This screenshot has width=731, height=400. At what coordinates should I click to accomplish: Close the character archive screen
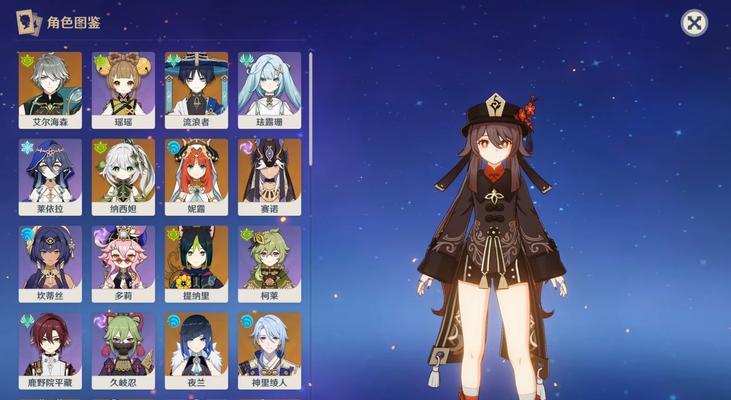[694, 23]
